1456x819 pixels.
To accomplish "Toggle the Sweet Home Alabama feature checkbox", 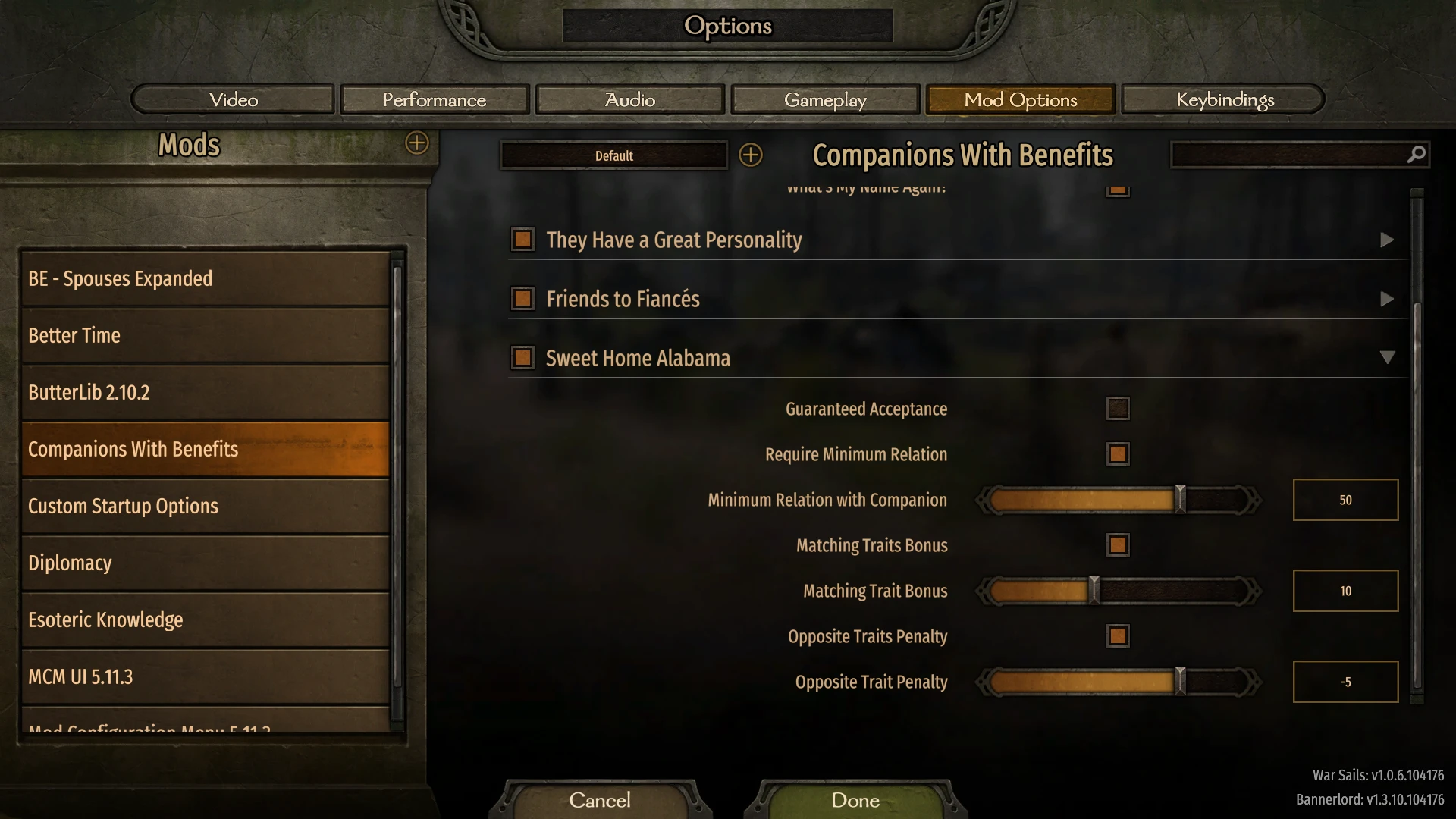I will pos(522,357).
